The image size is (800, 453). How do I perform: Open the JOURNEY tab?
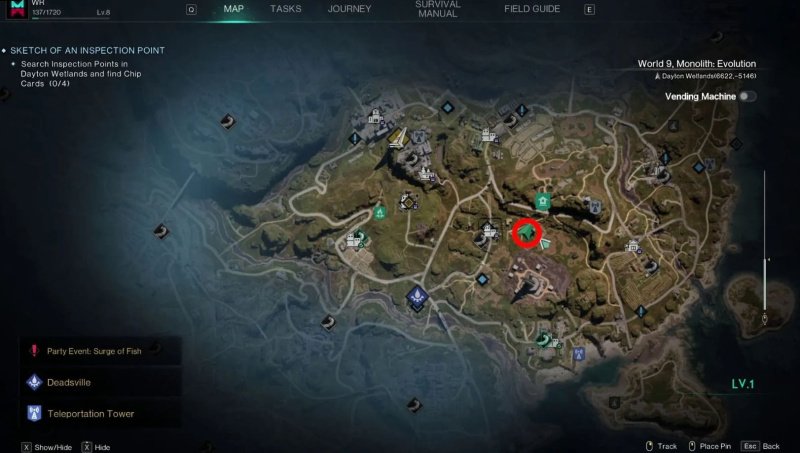click(x=350, y=9)
